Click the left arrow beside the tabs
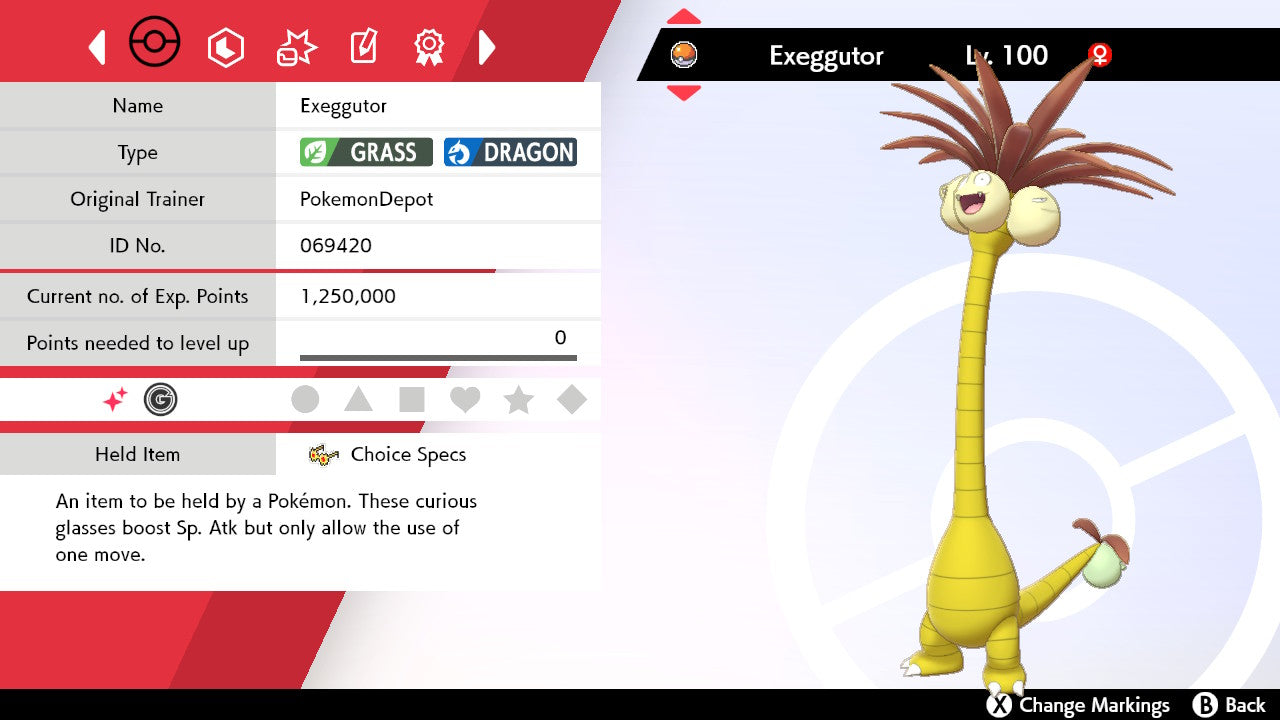1280x720 pixels. pyautogui.click(x=97, y=47)
